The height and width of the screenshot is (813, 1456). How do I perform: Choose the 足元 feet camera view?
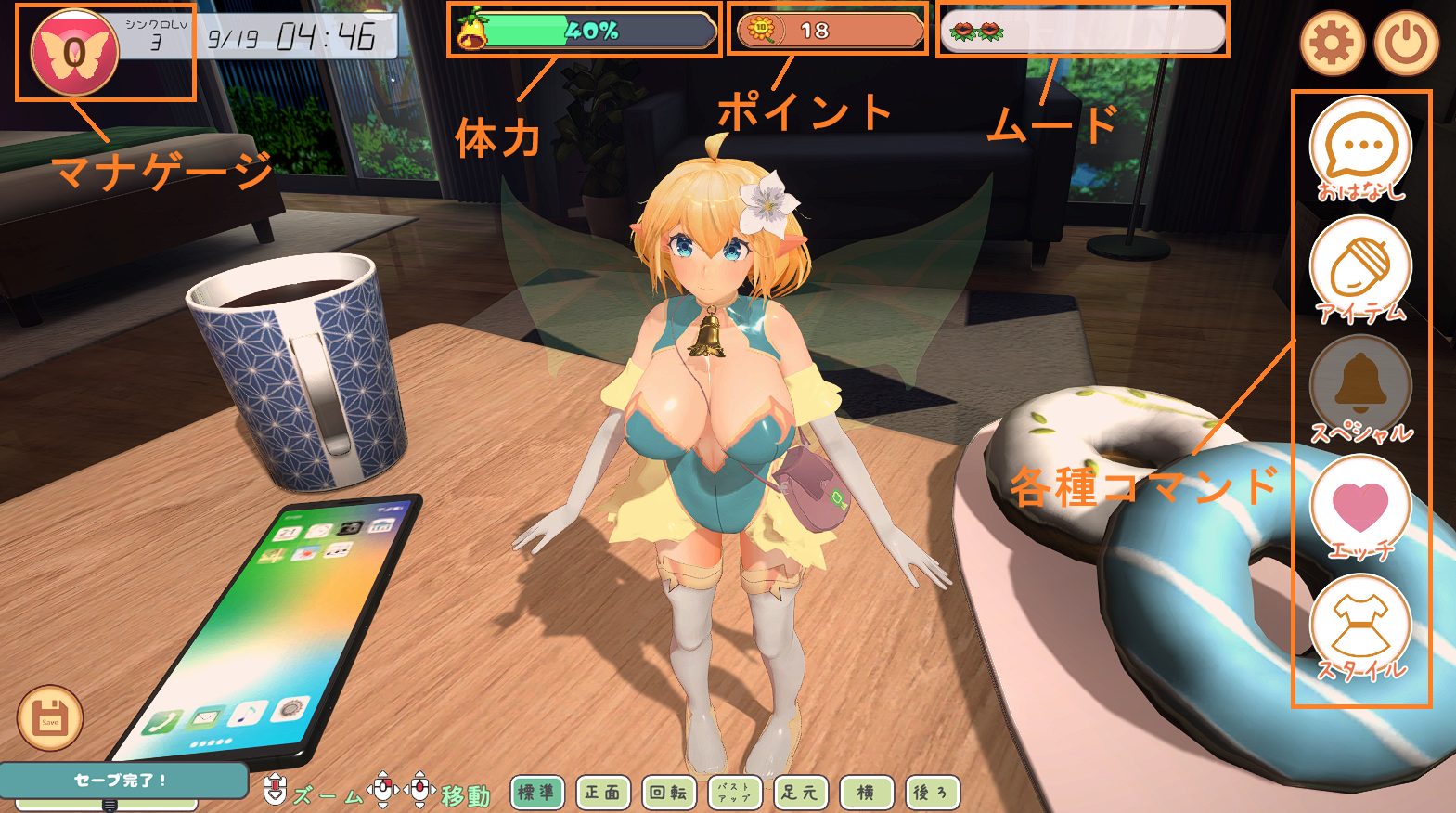[800, 793]
